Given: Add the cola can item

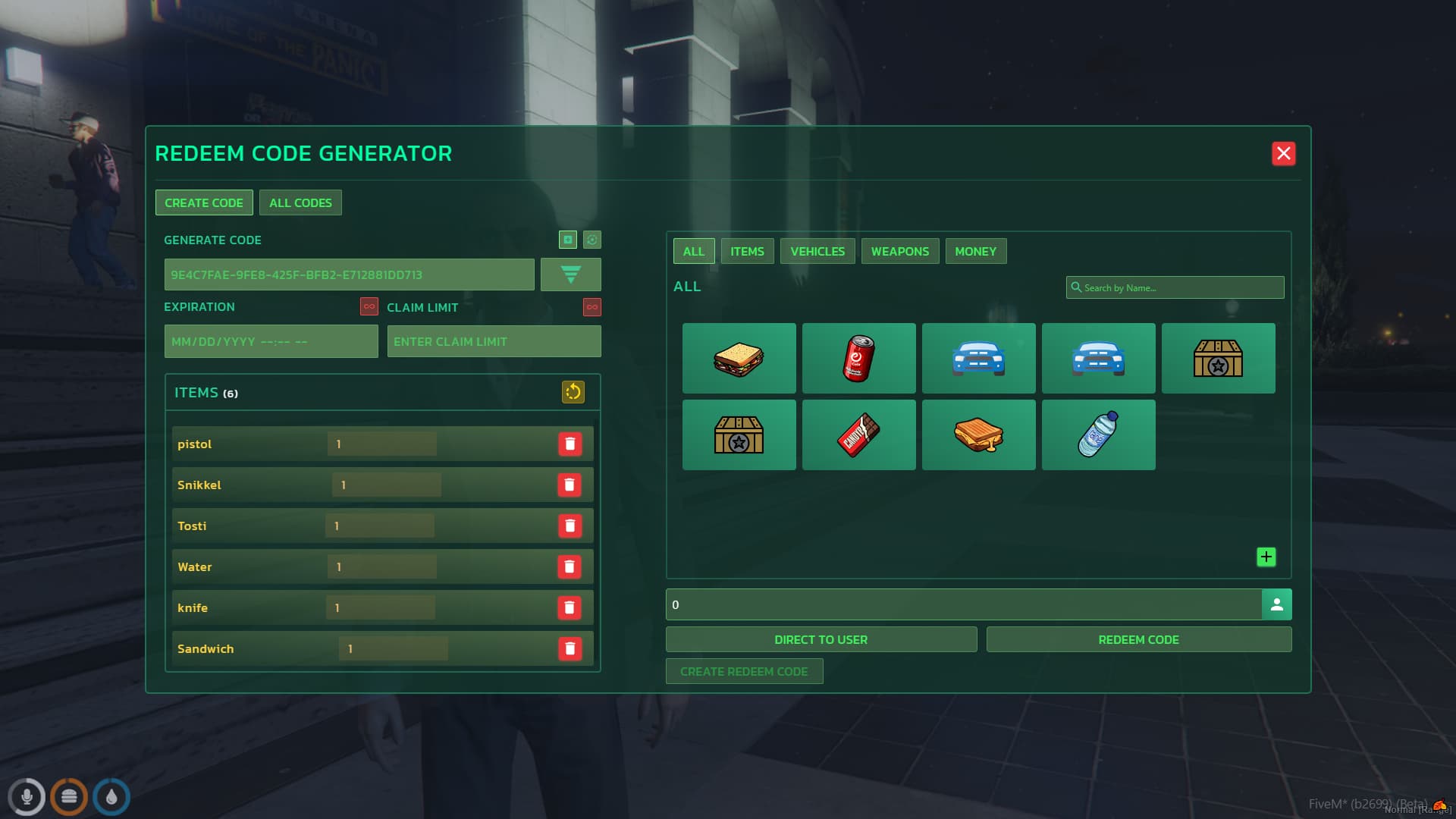Looking at the screenshot, I should pyautogui.click(x=858, y=359).
